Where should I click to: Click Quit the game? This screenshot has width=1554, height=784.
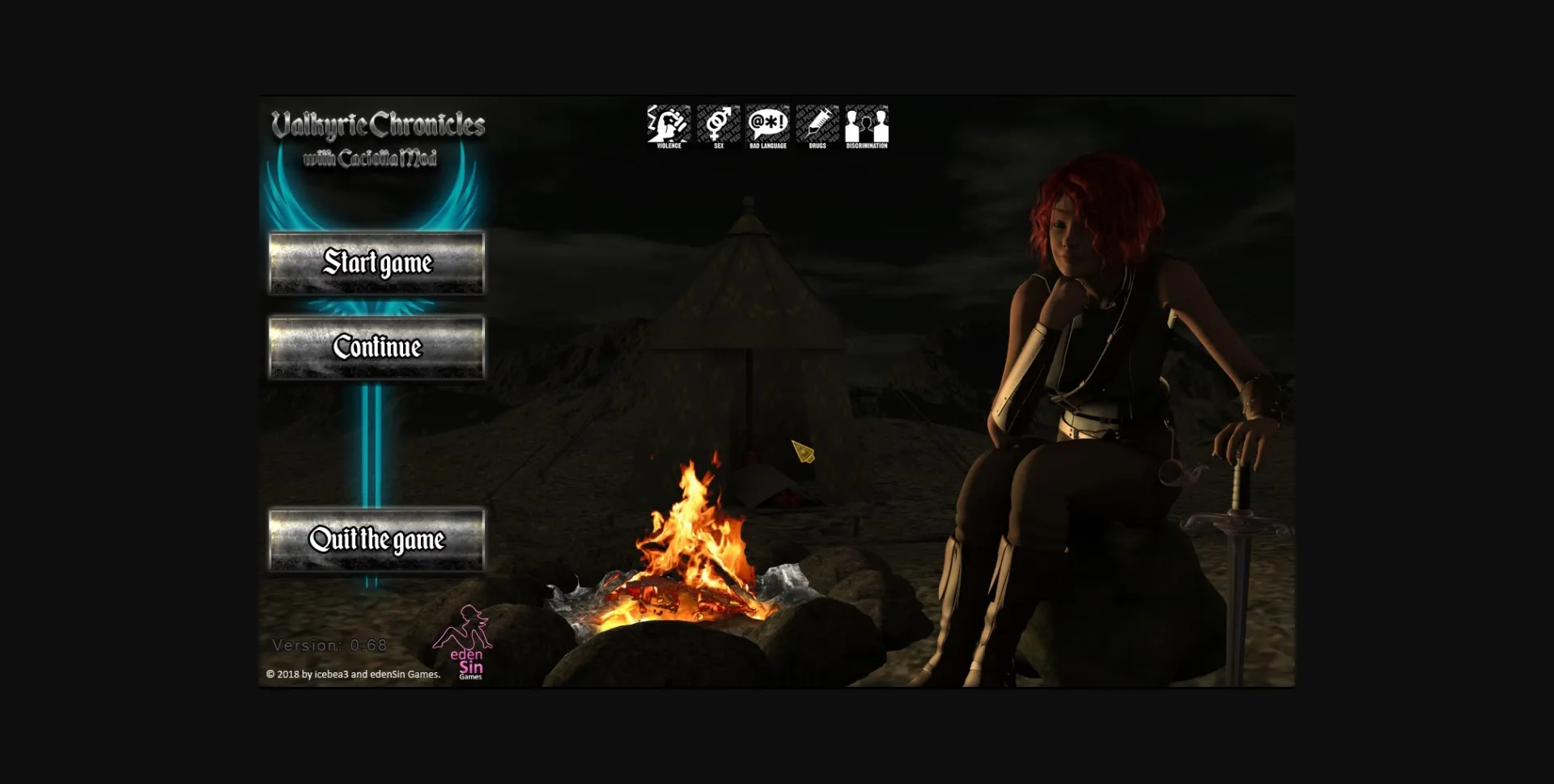(x=377, y=540)
